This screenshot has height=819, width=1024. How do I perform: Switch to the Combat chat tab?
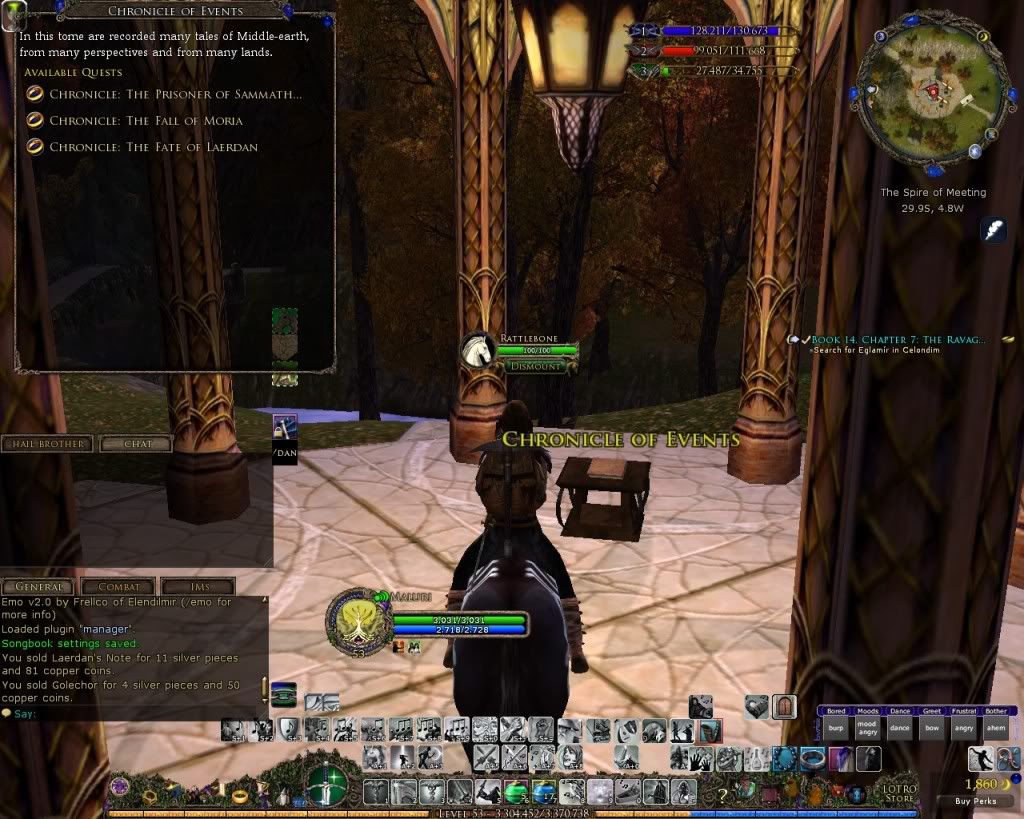point(118,587)
